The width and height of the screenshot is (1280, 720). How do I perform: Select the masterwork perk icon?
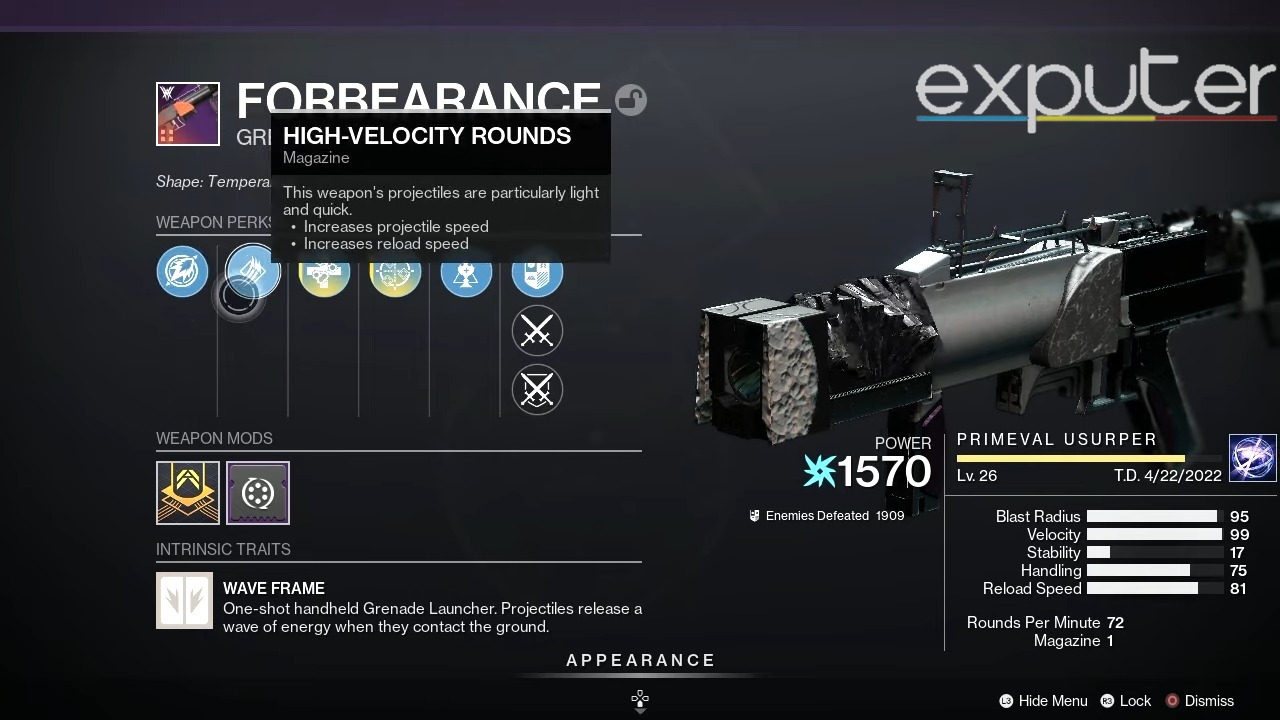click(x=466, y=271)
